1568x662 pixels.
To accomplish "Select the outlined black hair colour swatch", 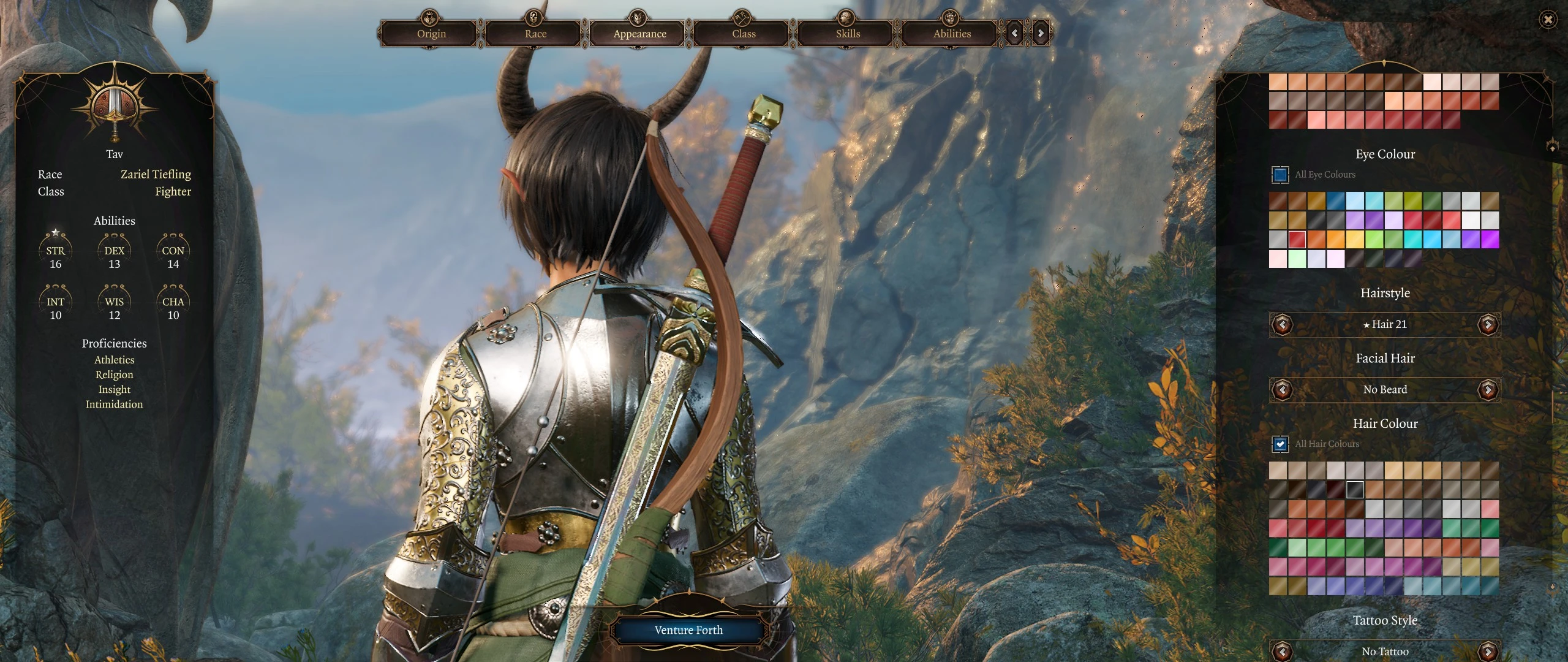I will [x=1355, y=489].
